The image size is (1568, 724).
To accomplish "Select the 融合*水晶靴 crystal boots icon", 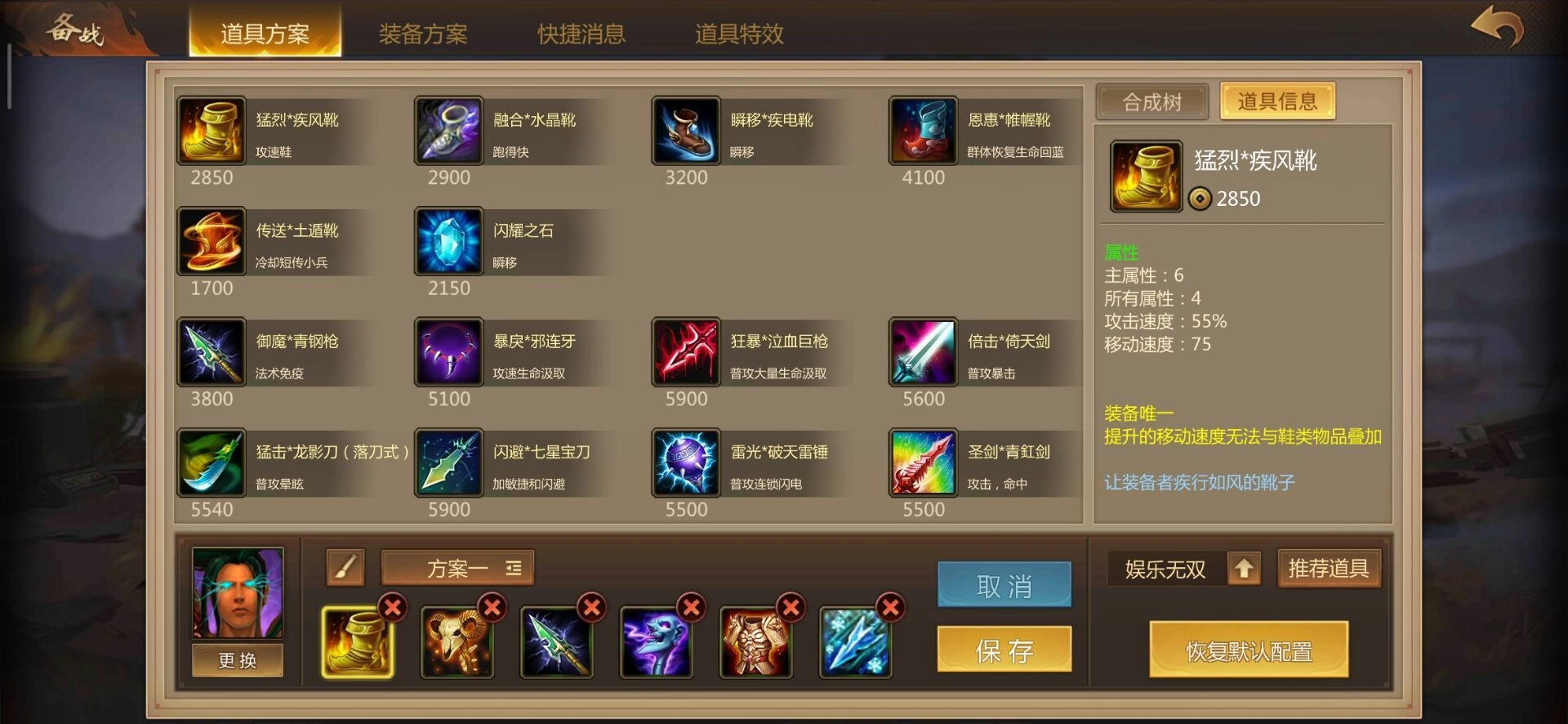I will [x=448, y=131].
